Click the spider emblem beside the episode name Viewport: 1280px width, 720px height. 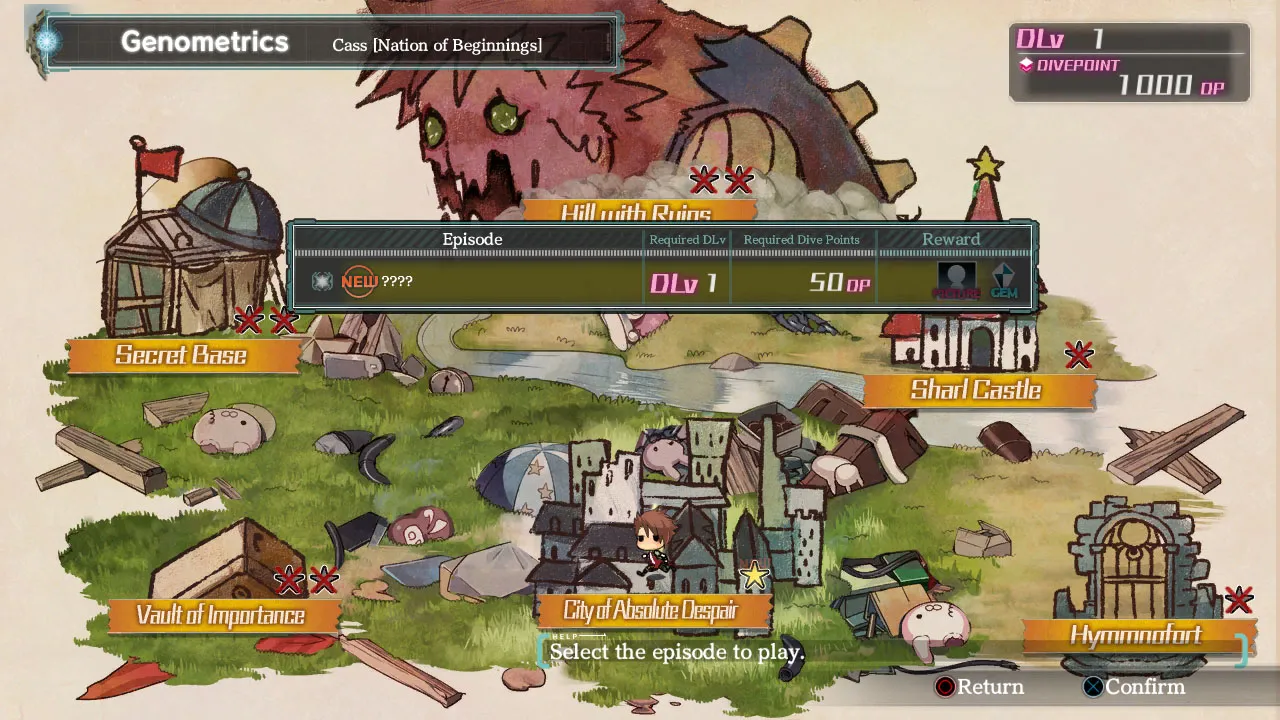coord(322,281)
